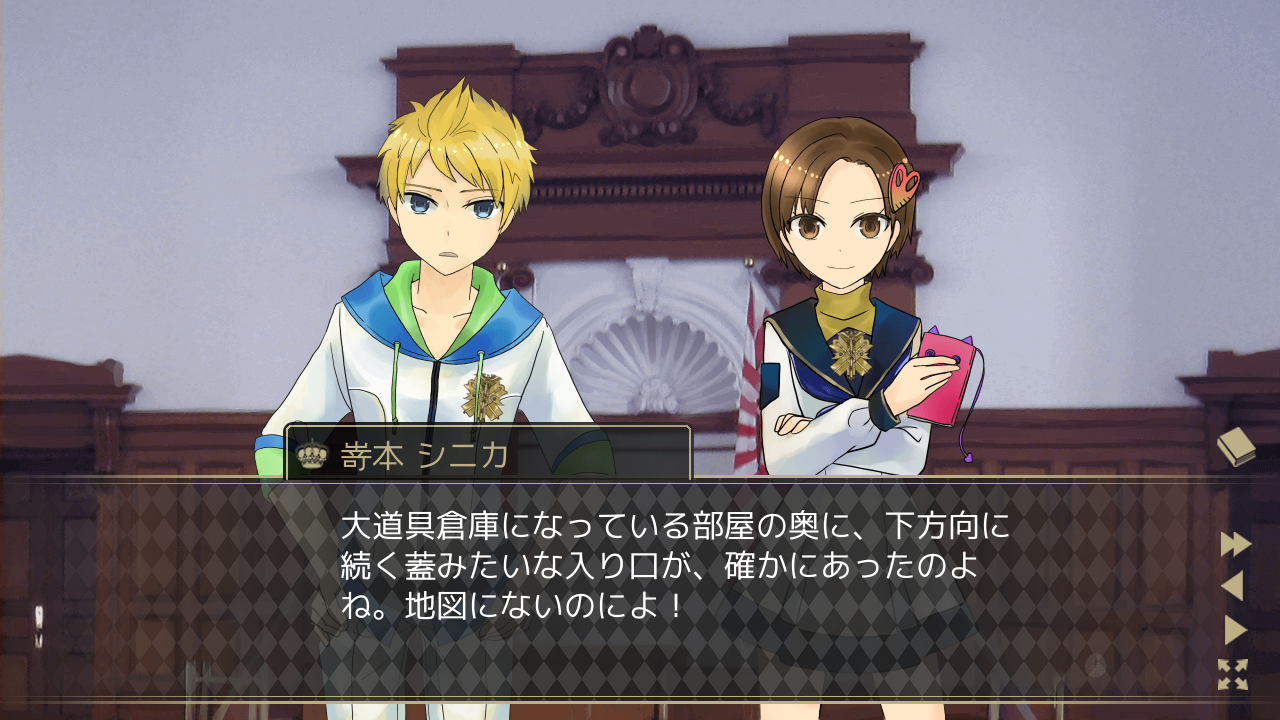
Task: Click the fast-forward icon to stop skipping
Action: [1234, 544]
